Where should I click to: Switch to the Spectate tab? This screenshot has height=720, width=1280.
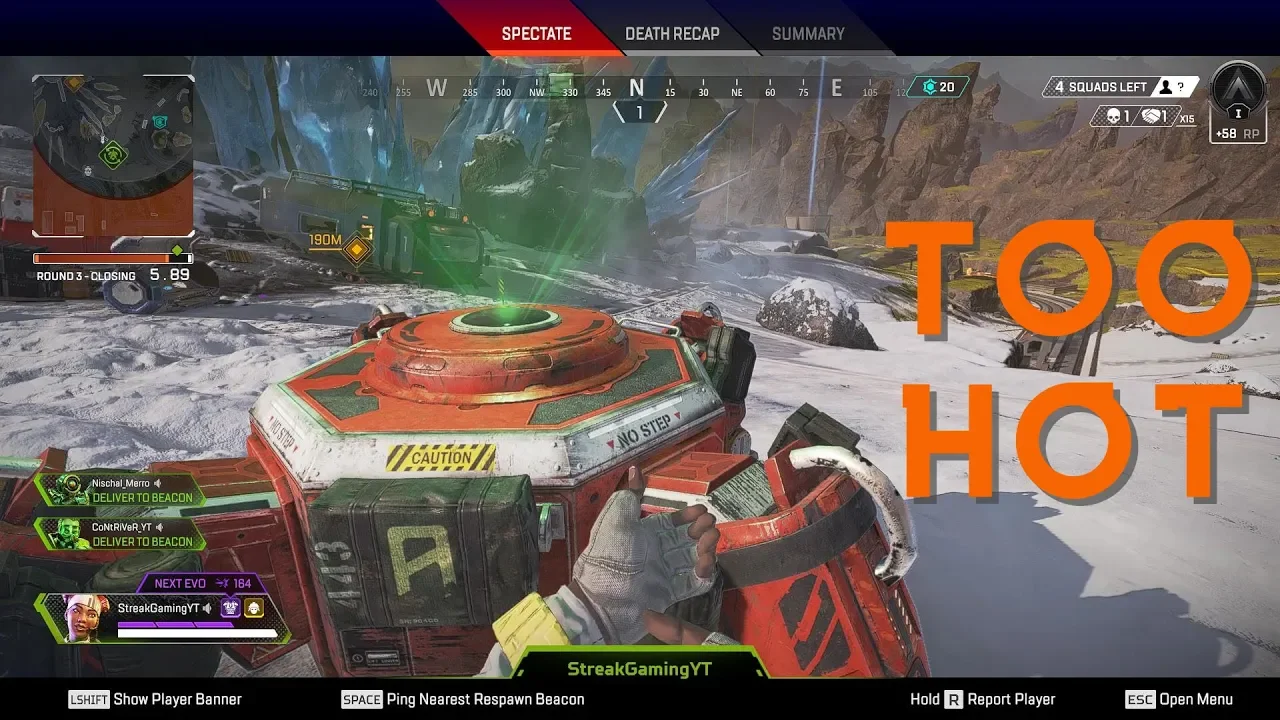click(x=536, y=34)
